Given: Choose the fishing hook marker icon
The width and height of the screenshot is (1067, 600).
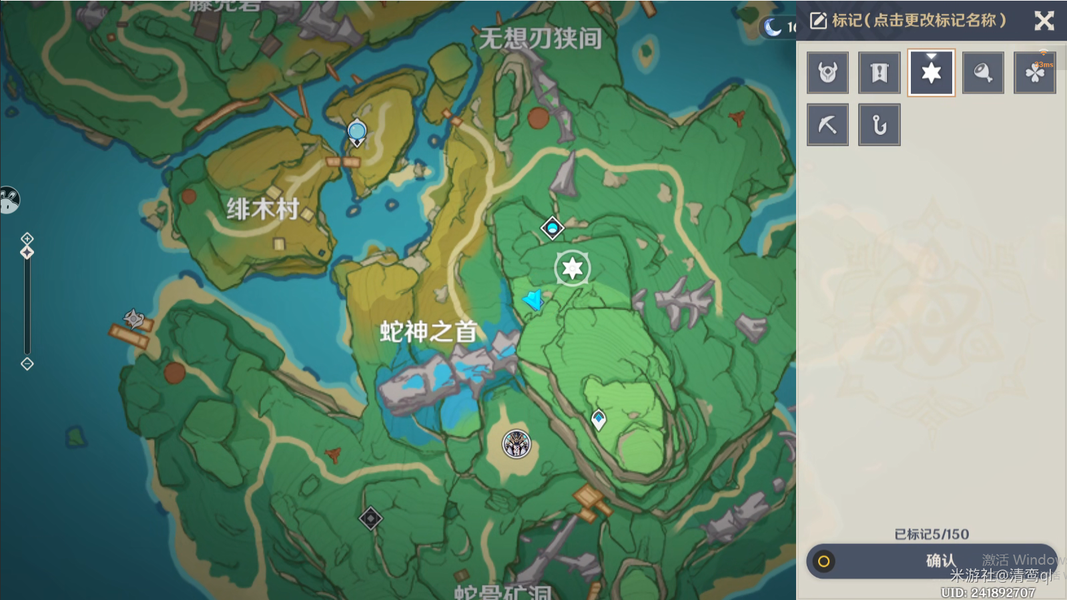Looking at the screenshot, I should point(879,125).
